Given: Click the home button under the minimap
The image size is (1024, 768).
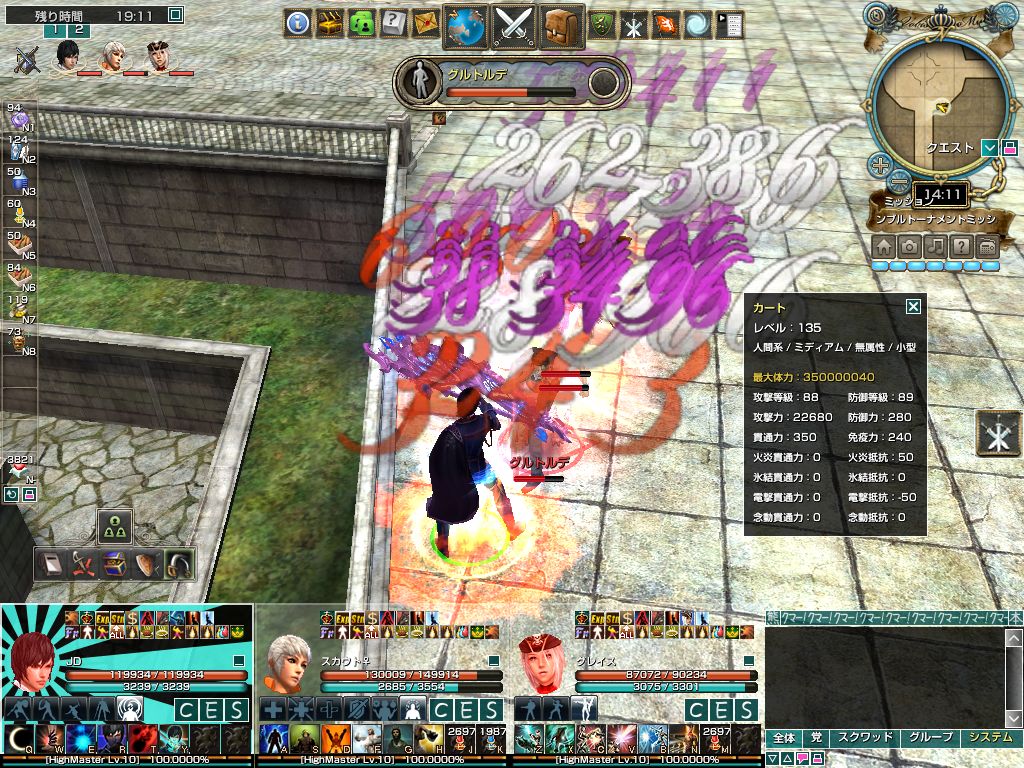Looking at the screenshot, I should tap(884, 246).
